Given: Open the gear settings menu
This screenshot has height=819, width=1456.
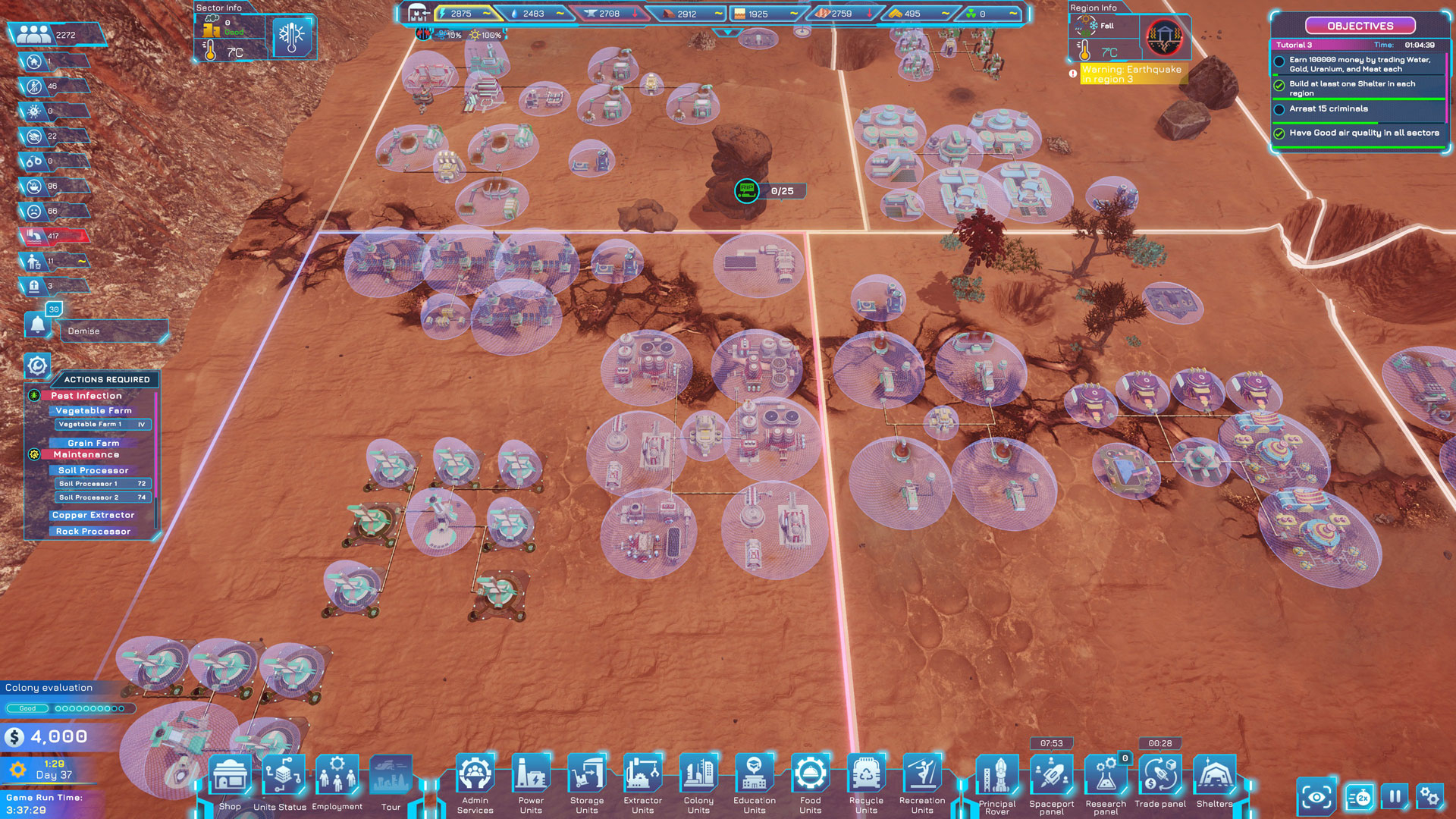Looking at the screenshot, I should (1429, 797).
